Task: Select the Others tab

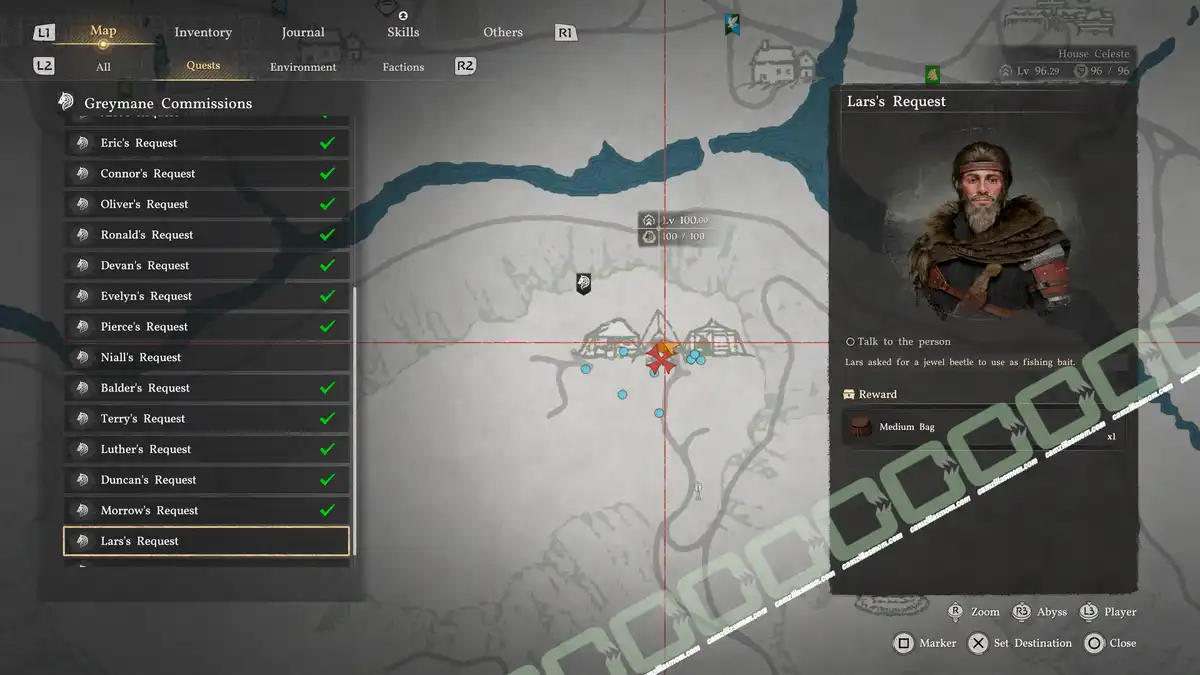Action: click(503, 32)
